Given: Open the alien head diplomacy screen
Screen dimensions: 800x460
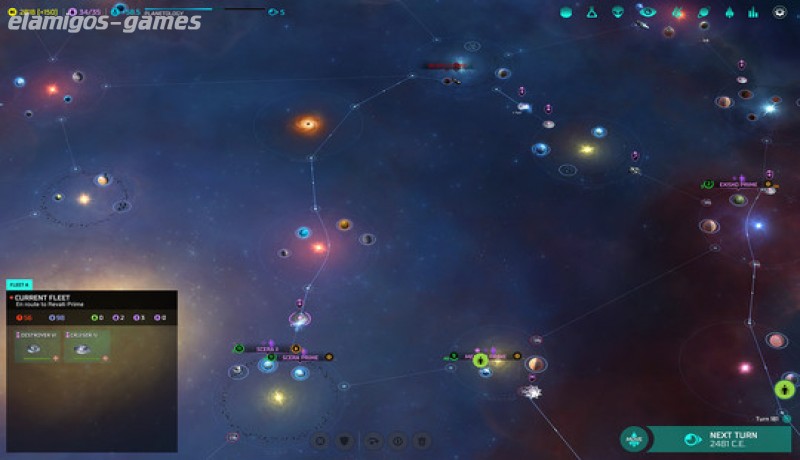Looking at the screenshot, I should tap(619, 12).
